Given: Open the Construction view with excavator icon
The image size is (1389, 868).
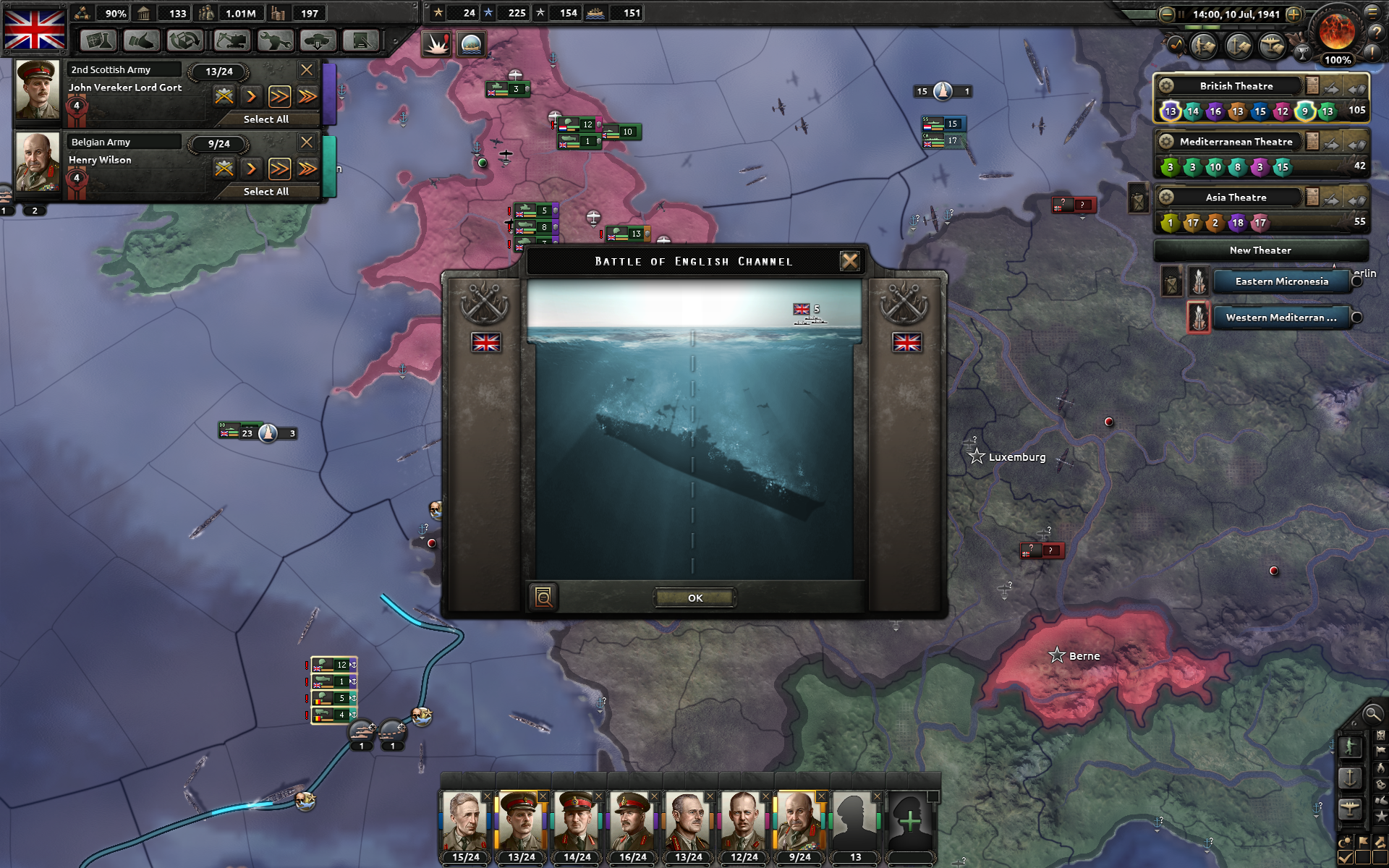Looking at the screenshot, I should (231, 41).
